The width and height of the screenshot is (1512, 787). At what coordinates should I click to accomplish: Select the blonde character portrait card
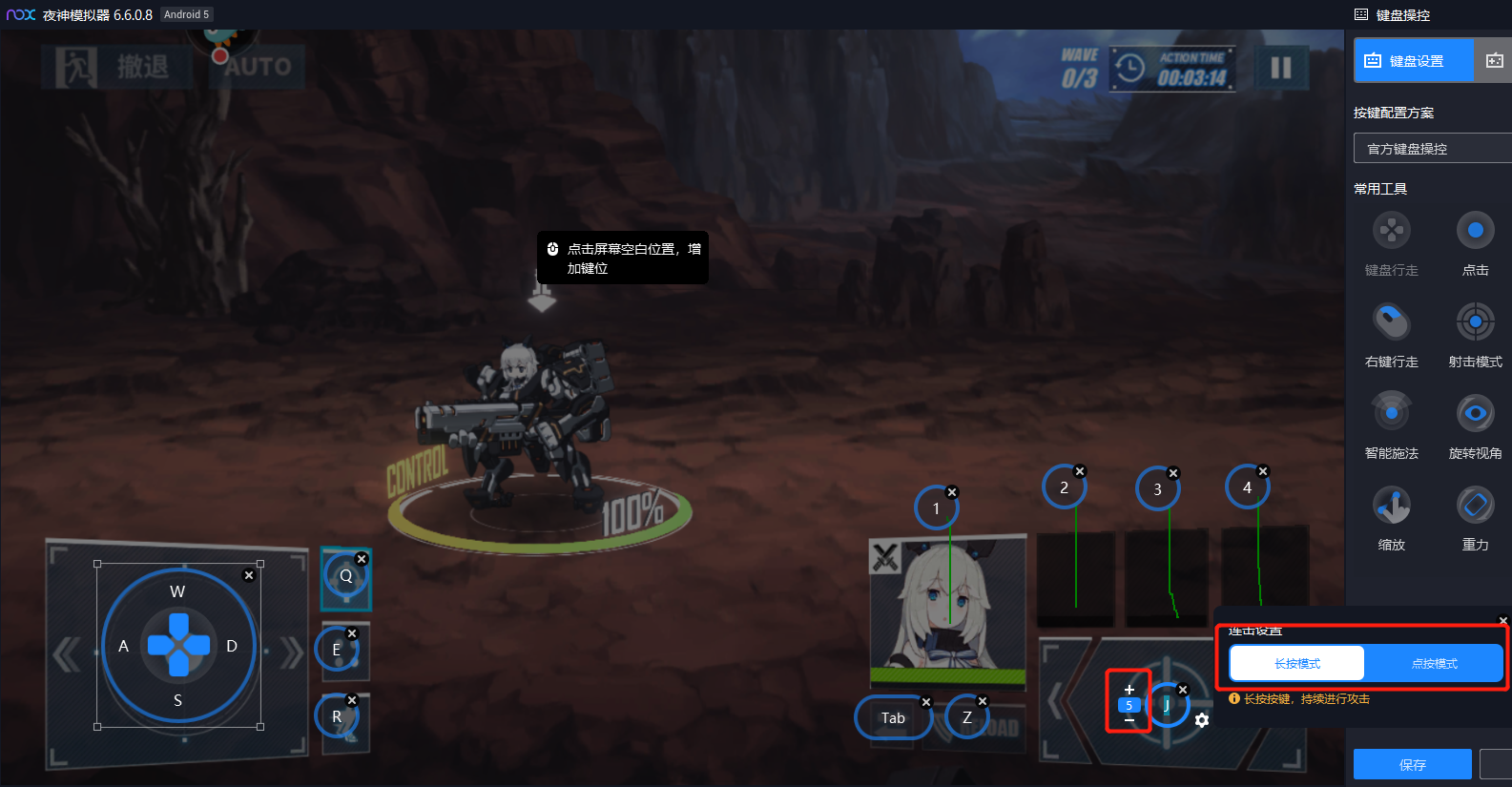tap(946, 611)
